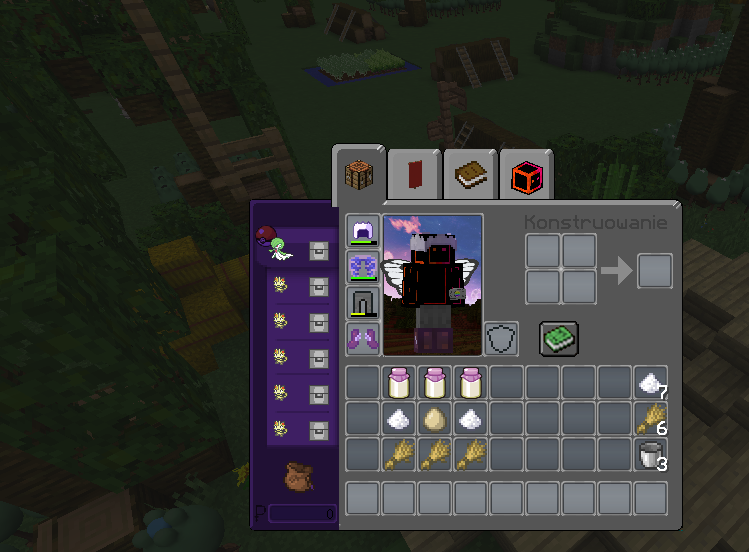Select the purple chestplate armor slot
The width and height of the screenshot is (749, 552).
(x=361, y=267)
